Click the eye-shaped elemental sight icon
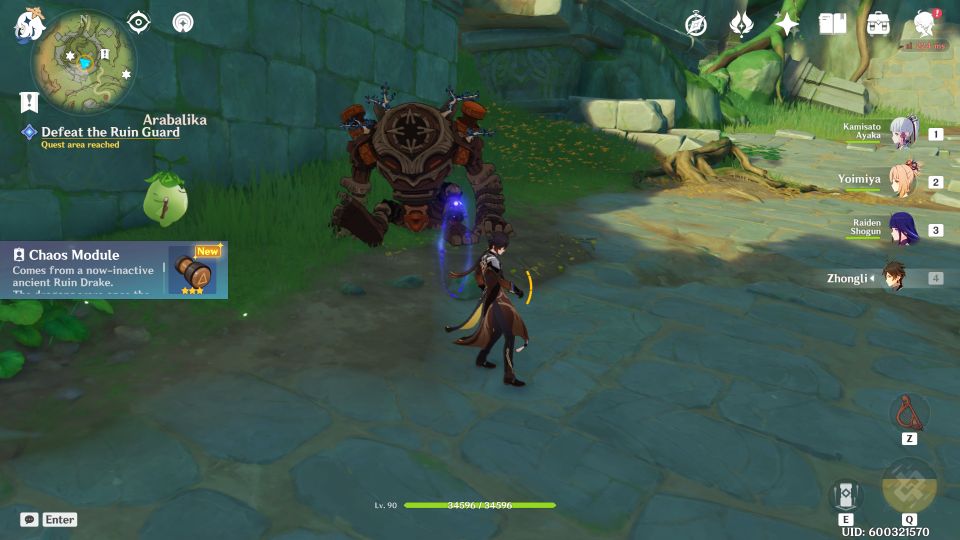960x540 pixels. point(138,23)
